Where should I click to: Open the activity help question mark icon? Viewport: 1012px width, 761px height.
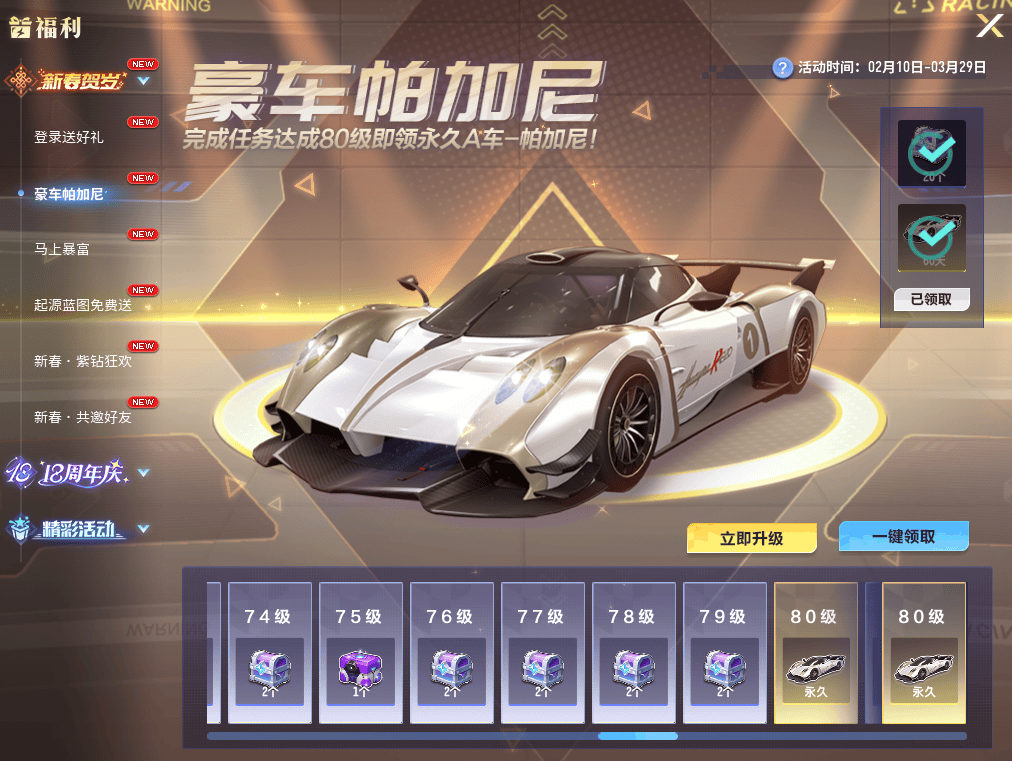pyautogui.click(x=783, y=68)
